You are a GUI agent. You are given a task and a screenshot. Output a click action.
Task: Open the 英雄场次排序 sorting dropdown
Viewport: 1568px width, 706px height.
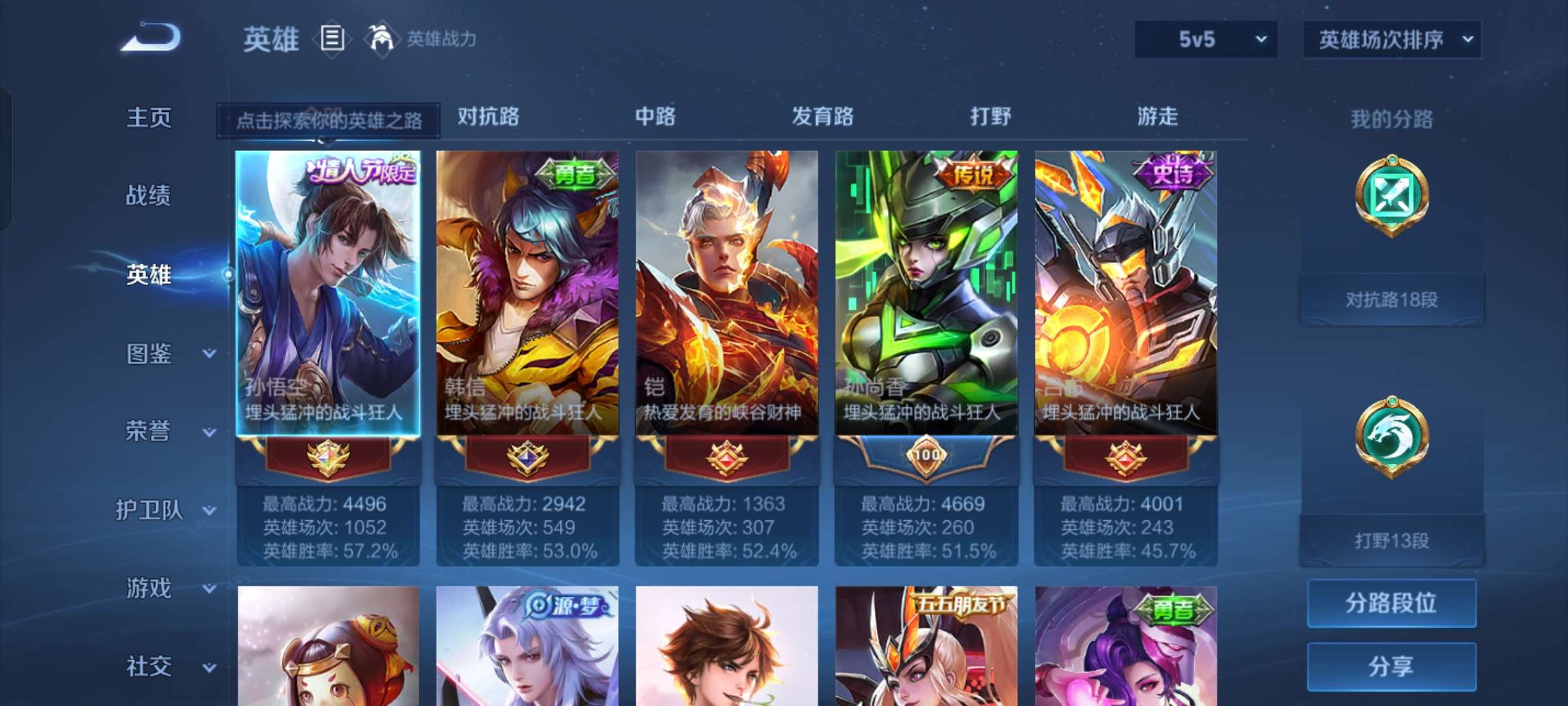pos(1390,39)
